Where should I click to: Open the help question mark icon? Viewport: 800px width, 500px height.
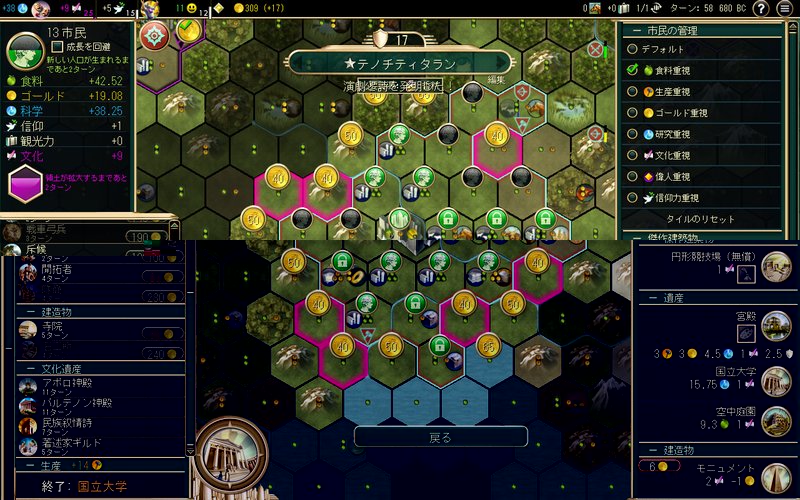[760, 9]
